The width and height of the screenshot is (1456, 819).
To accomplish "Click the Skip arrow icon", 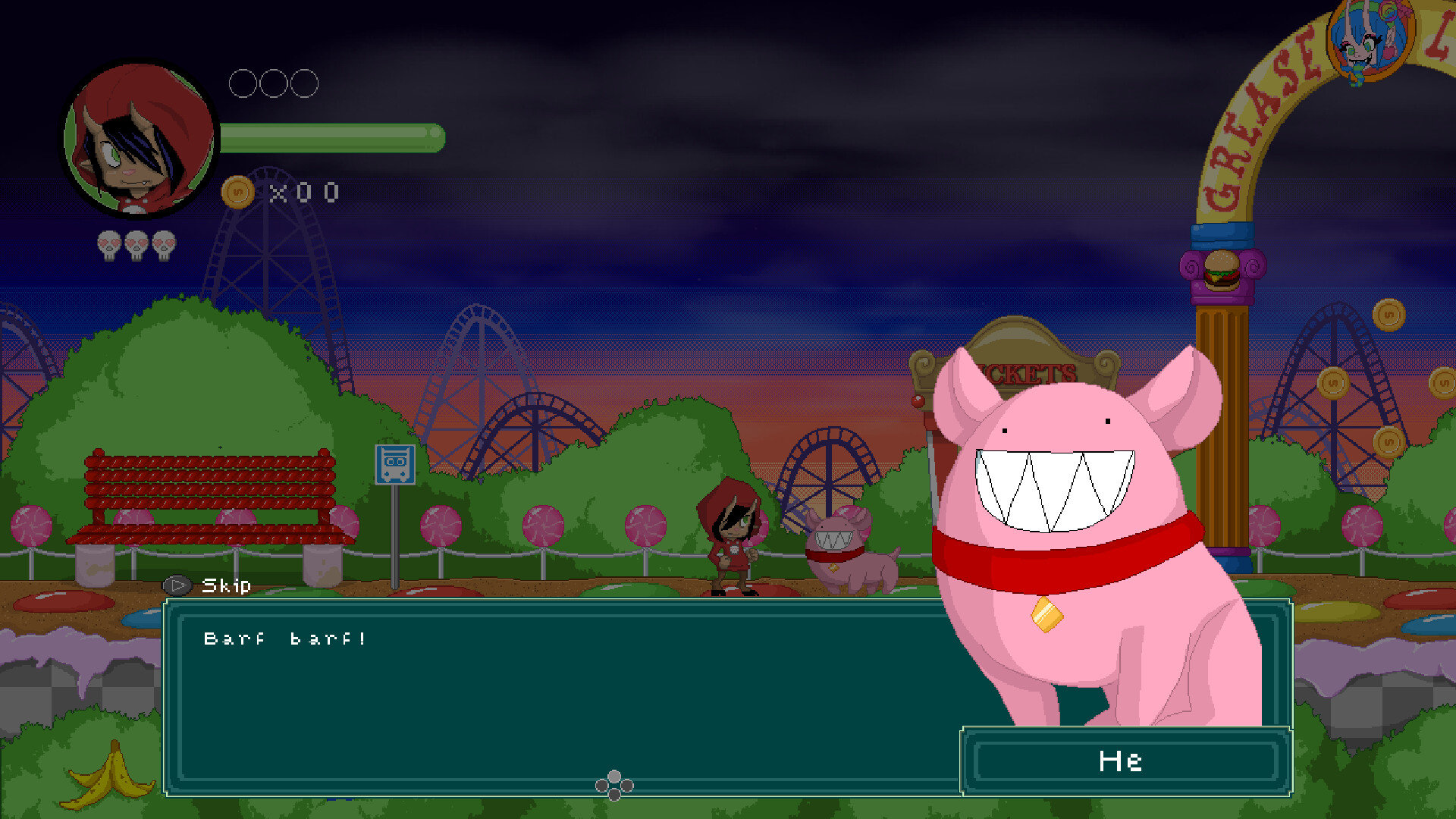I will [177, 585].
